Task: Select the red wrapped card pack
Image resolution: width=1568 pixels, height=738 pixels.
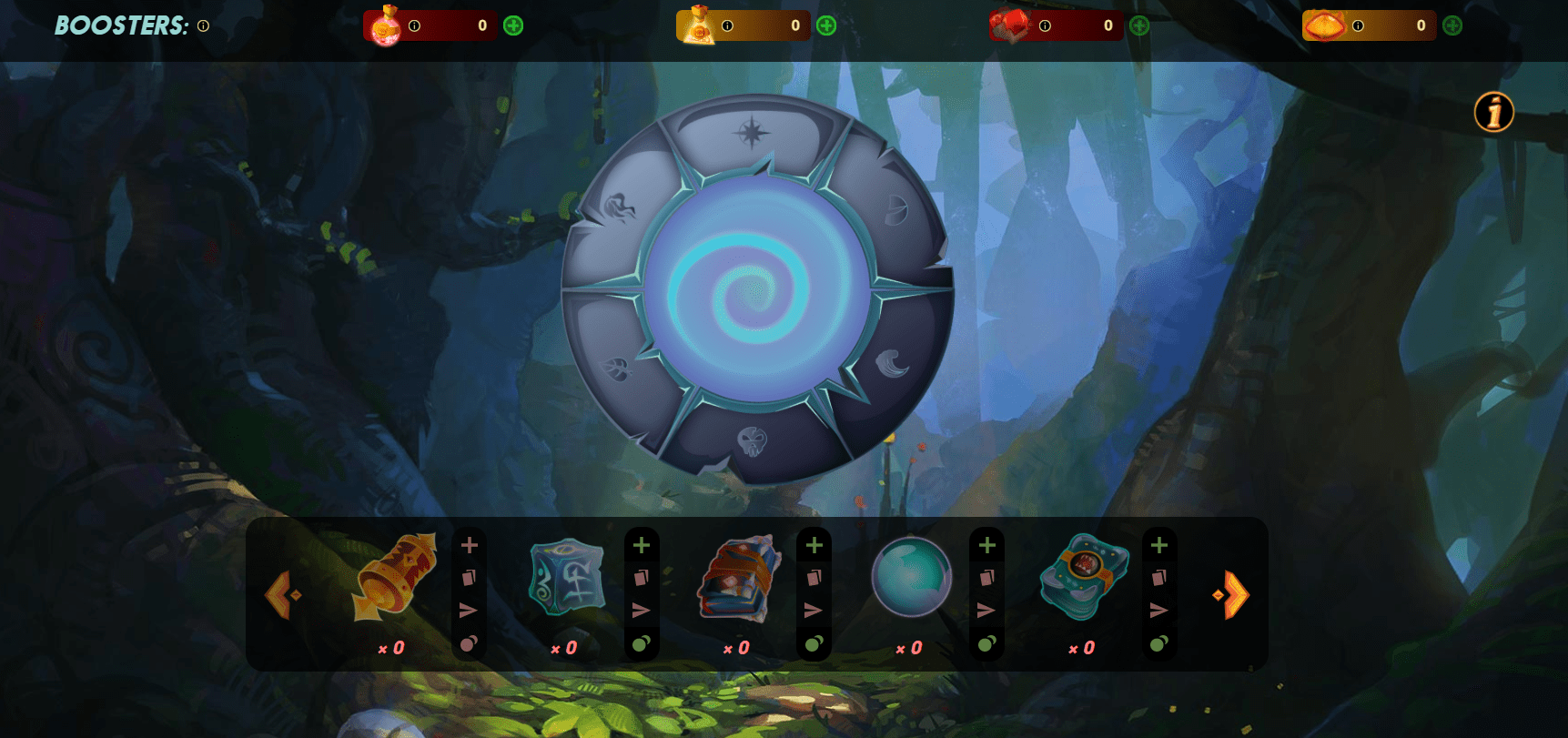Action: tap(739, 578)
